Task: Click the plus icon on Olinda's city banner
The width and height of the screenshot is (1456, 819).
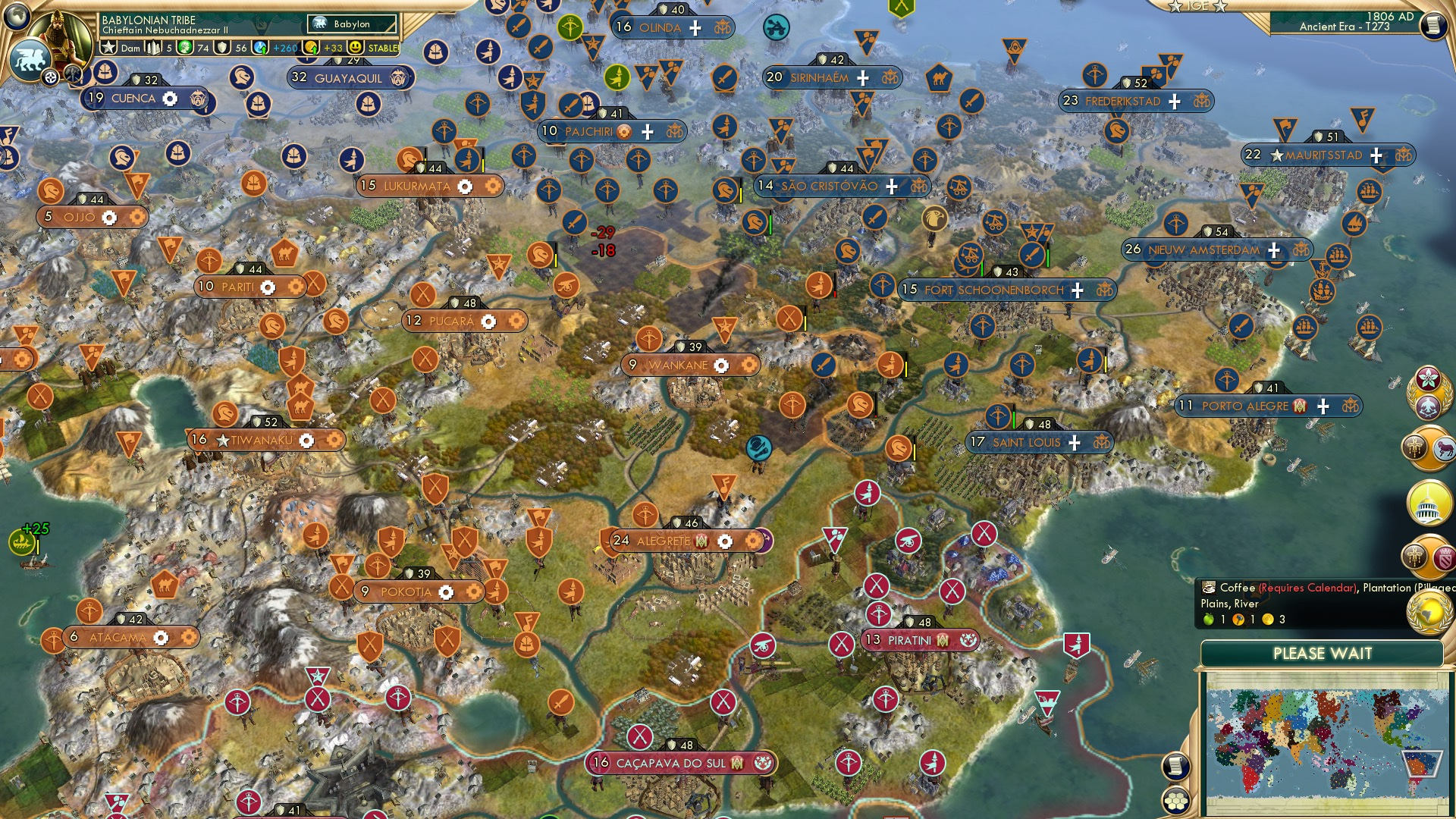Action: (x=695, y=28)
